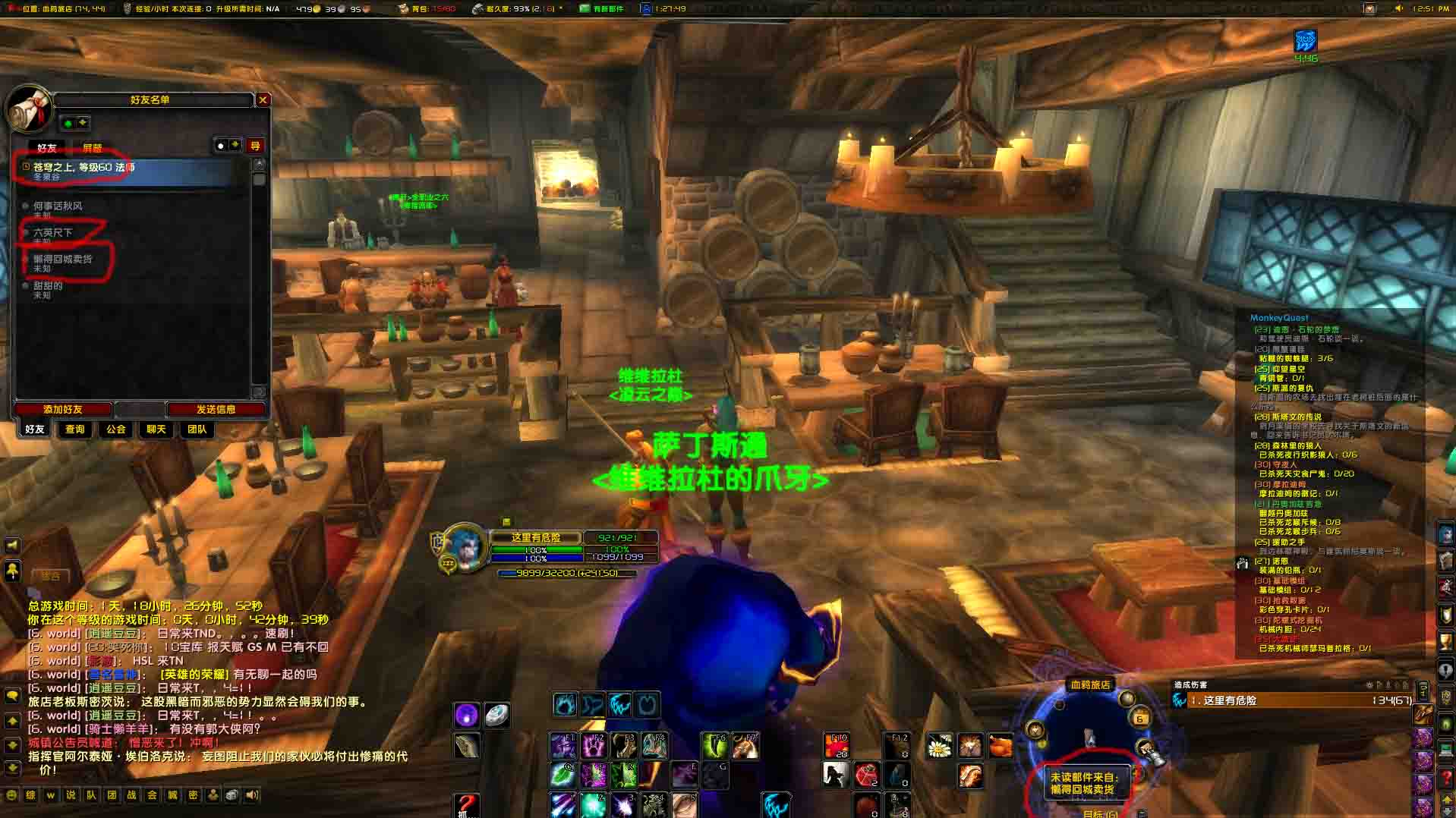Switch to the 聊天 chat tab
The image size is (1456, 818).
point(156,429)
